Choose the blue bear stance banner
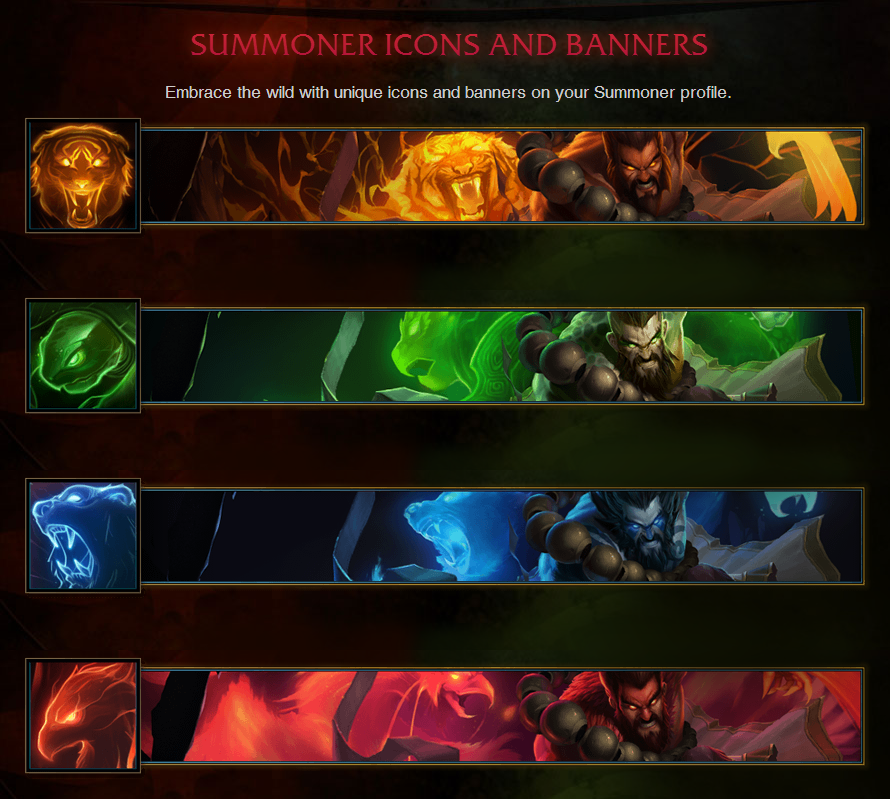 point(501,536)
